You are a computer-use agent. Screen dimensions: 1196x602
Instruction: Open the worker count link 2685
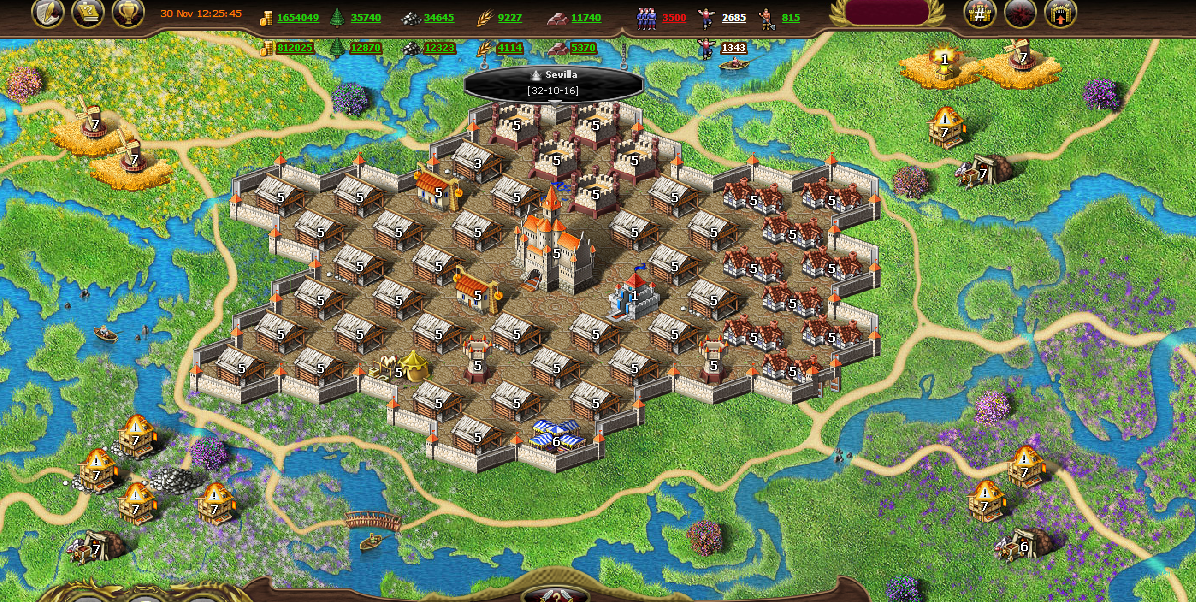tap(734, 18)
